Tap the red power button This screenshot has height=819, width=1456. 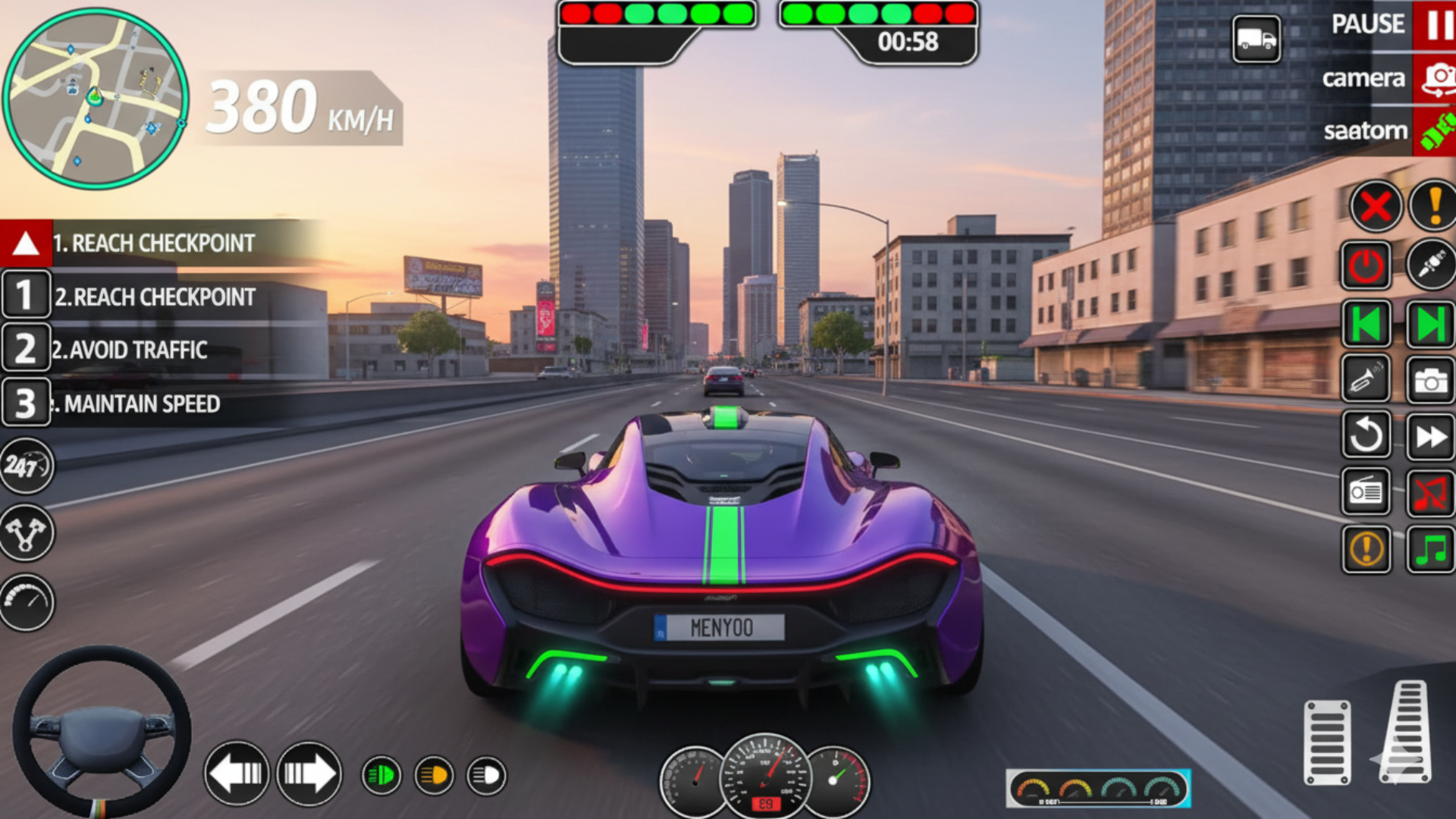pos(1366,266)
